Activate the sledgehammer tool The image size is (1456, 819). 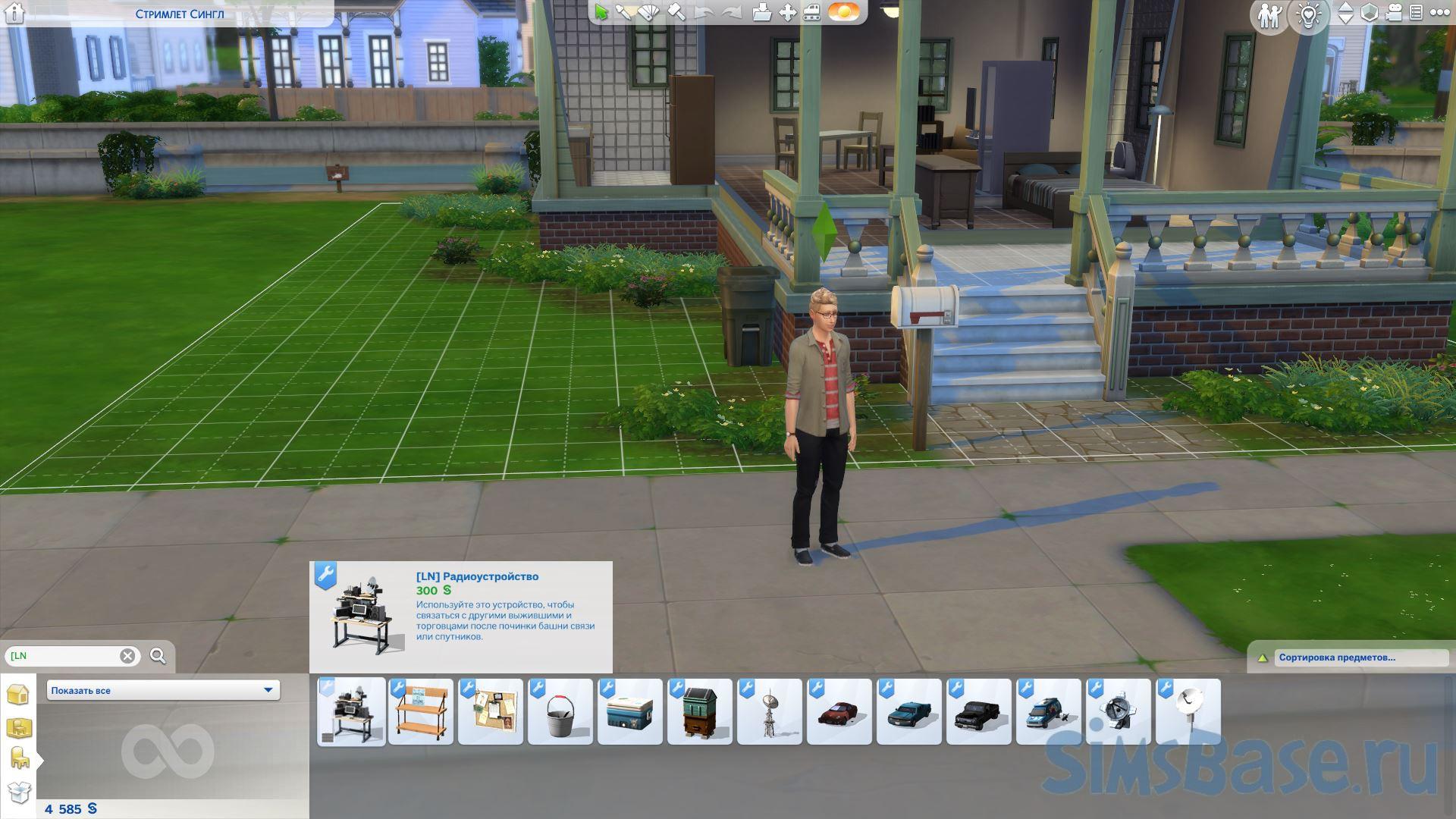coord(676,12)
